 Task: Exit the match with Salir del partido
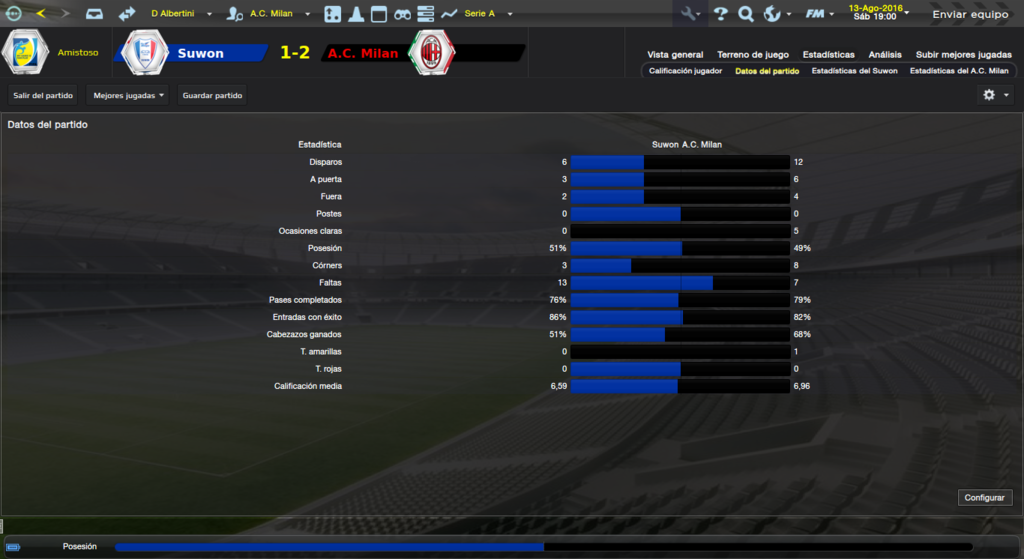43,95
